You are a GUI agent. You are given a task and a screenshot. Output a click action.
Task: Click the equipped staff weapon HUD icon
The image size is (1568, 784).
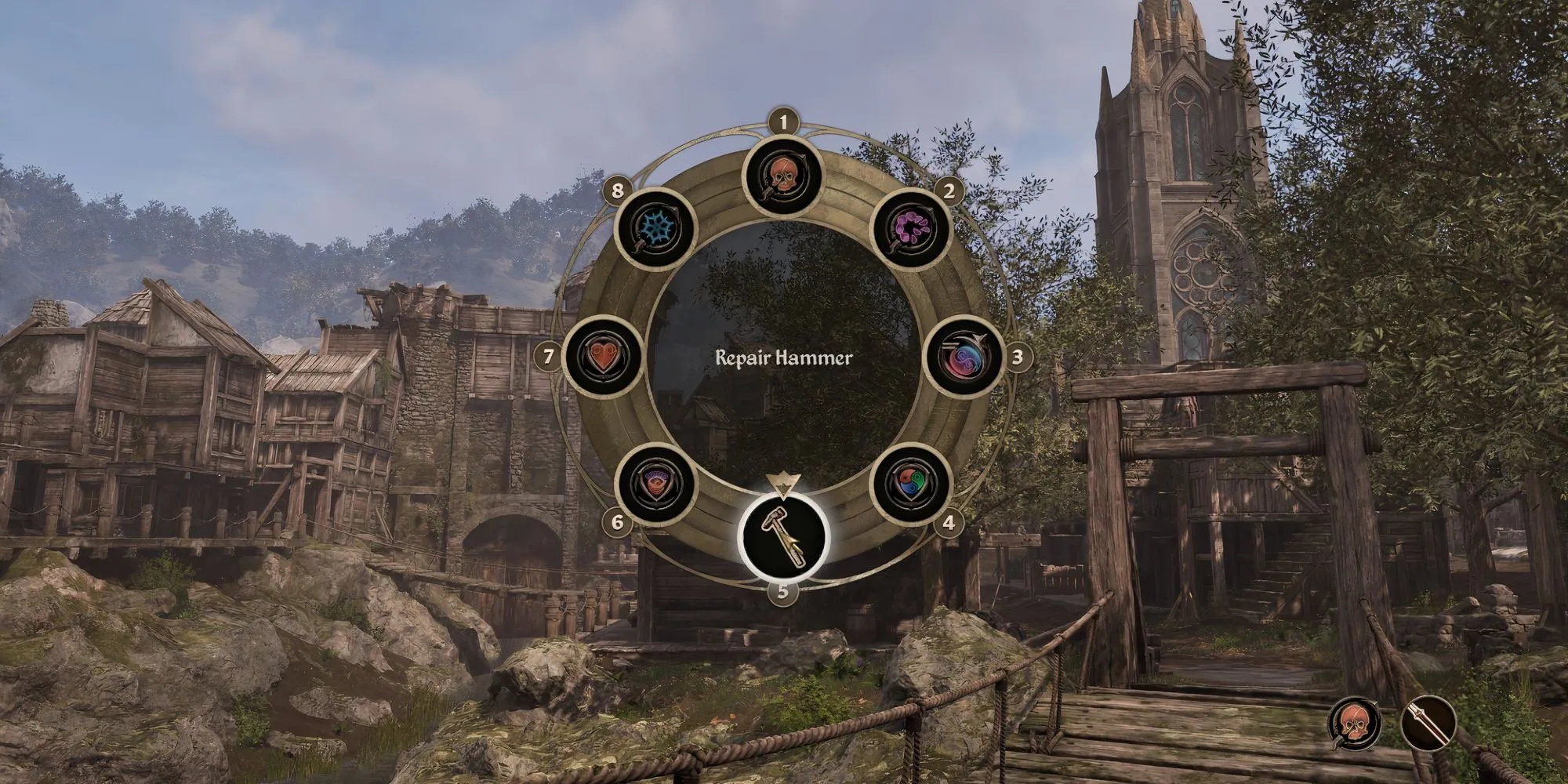point(1428,723)
